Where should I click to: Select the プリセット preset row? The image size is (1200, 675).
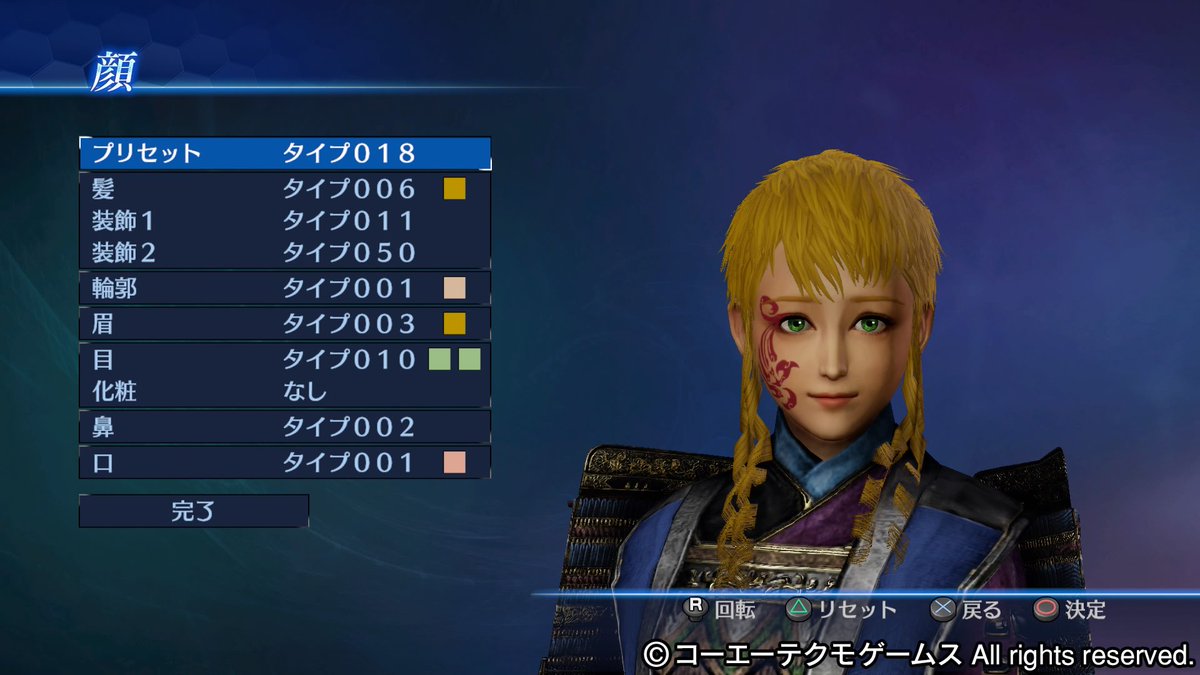pyautogui.click(x=285, y=153)
